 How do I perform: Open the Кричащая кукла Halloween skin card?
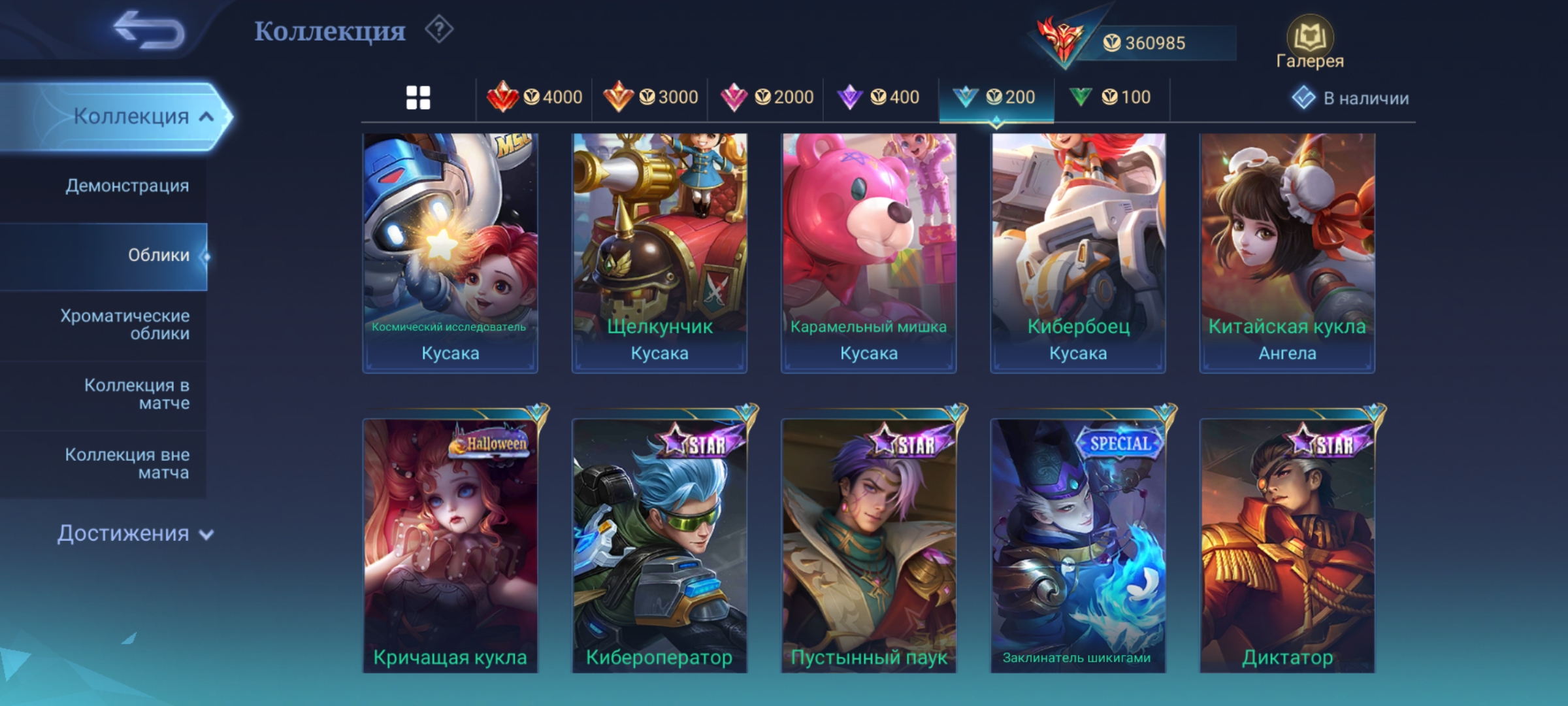click(x=450, y=546)
